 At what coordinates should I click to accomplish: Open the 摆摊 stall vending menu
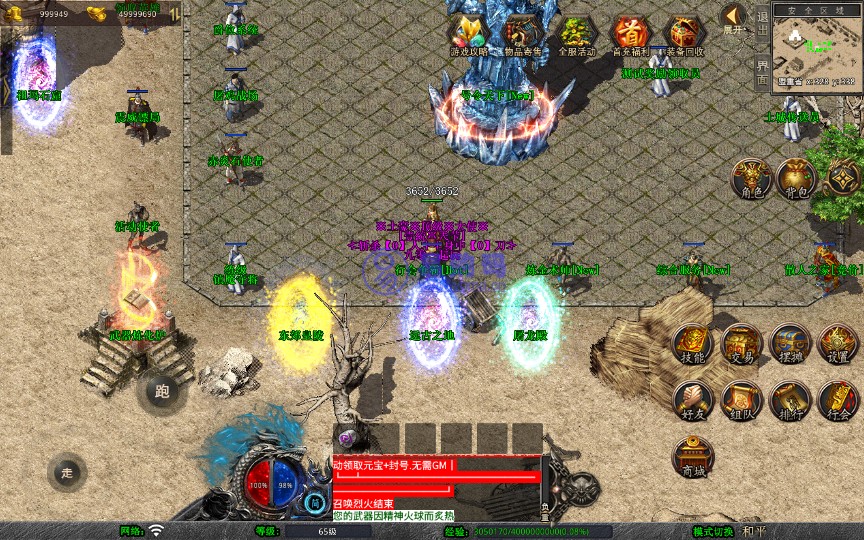click(790, 343)
